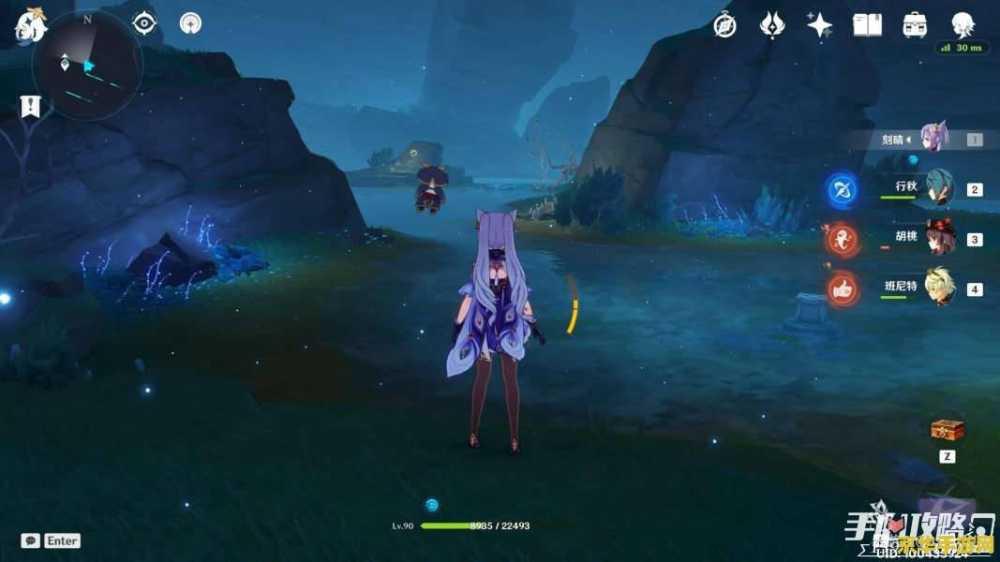The height and width of the screenshot is (562, 1000).
Task: Open the four-pointed star Wish icon
Action: point(820,26)
